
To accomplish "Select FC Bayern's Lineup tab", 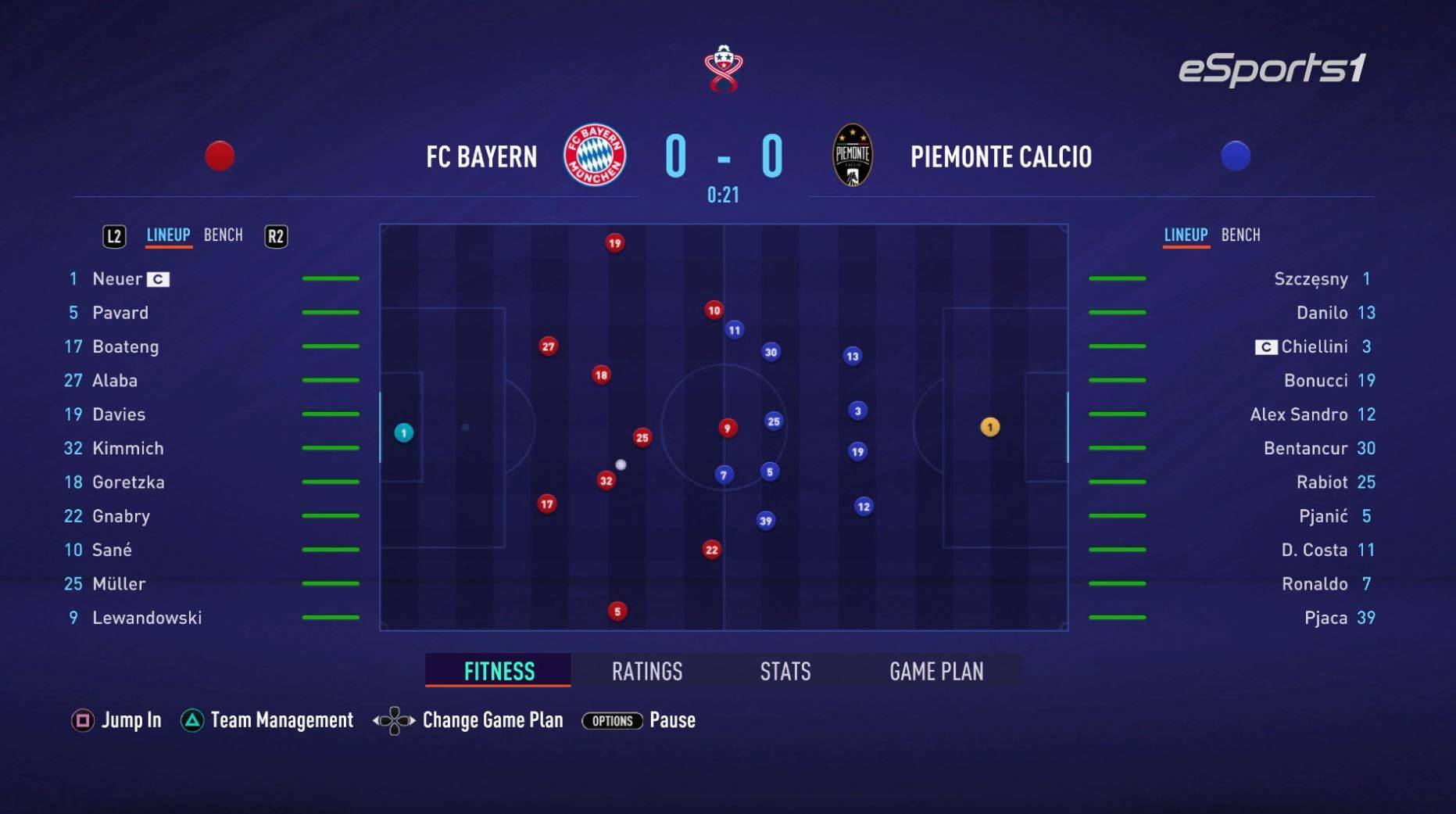I will click(x=168, y=235).
